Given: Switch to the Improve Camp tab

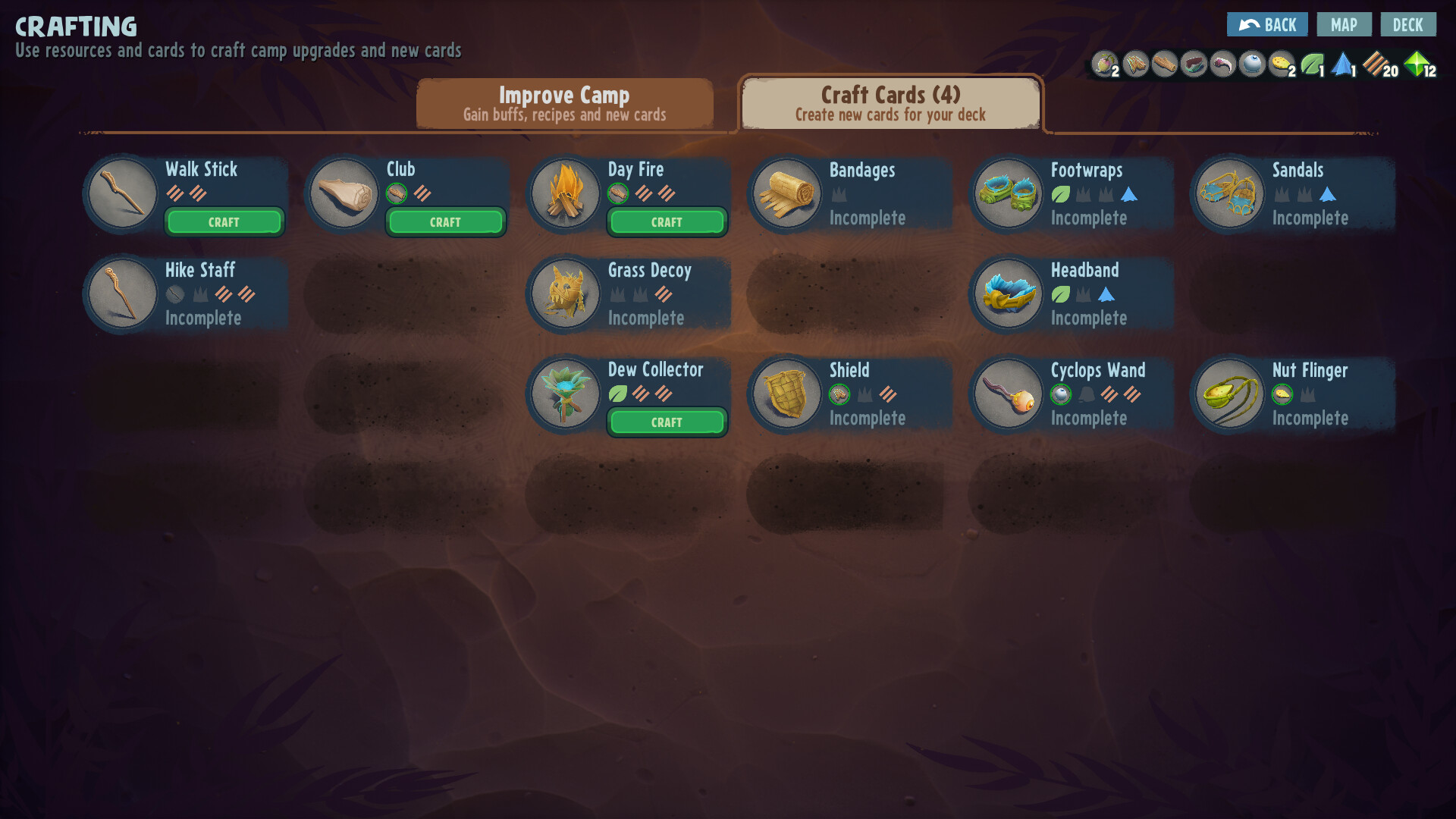Looking at the screenshot, I should pyautogui.click(x=564, y=104).
